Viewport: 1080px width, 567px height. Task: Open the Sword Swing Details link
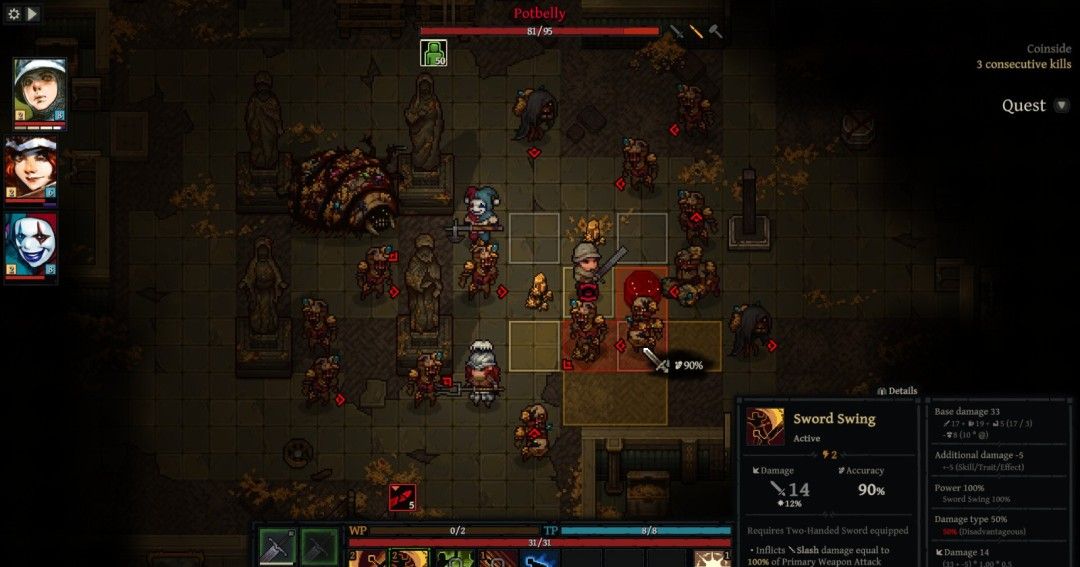click(896, 391)
